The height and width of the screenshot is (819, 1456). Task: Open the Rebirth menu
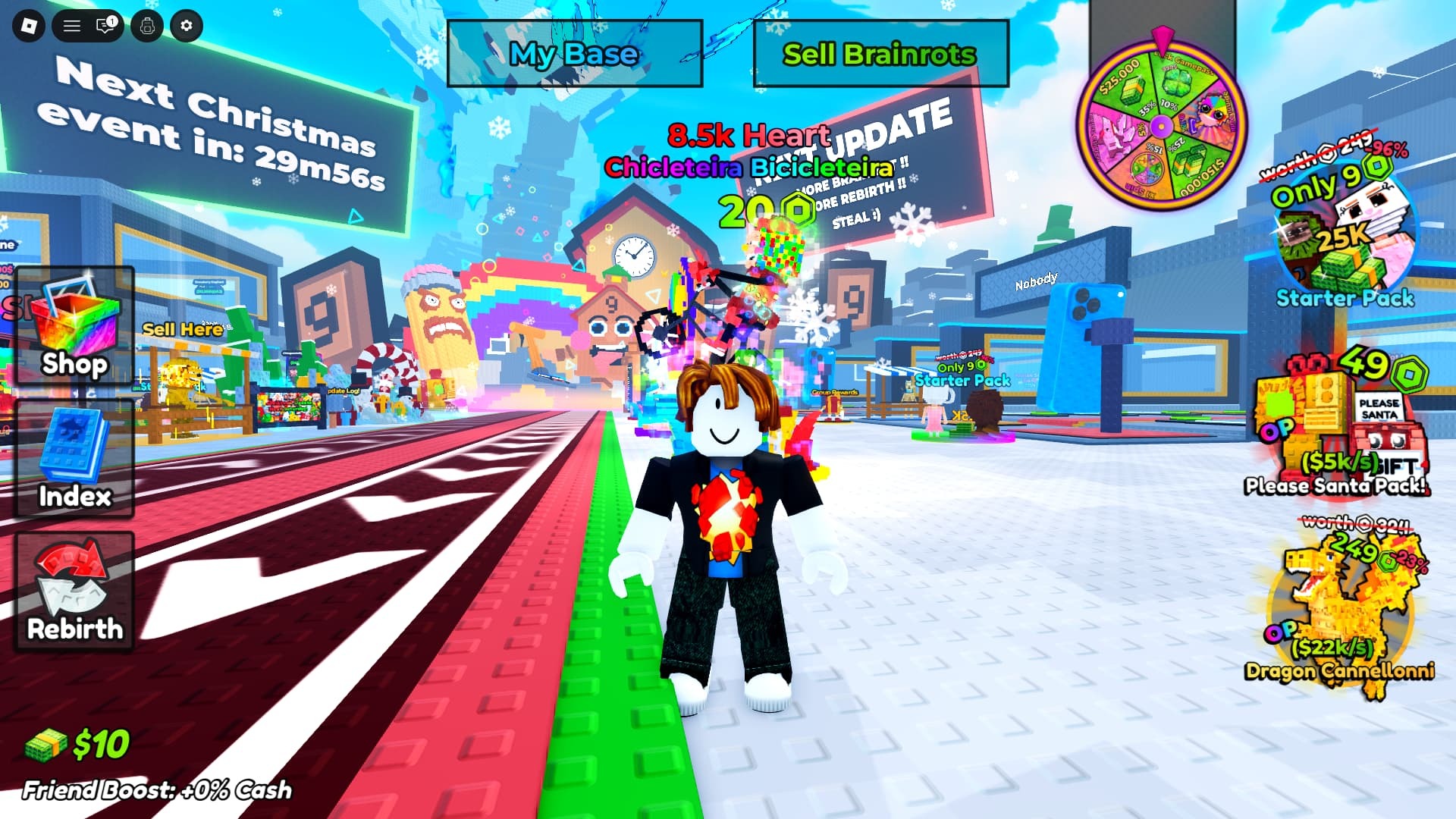point(74,591)
